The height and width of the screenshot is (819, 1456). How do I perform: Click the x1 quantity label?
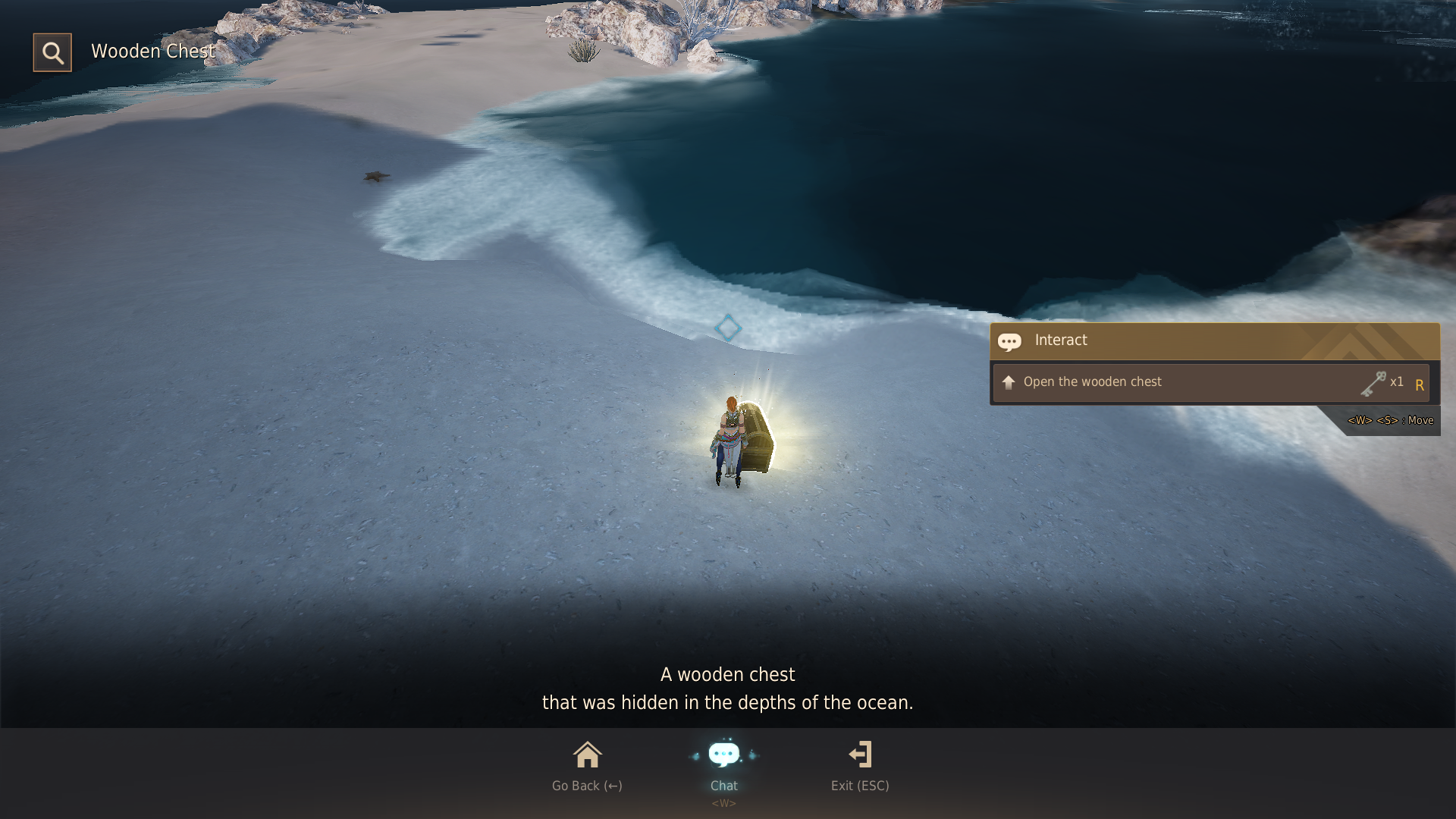pos(1397,382)
